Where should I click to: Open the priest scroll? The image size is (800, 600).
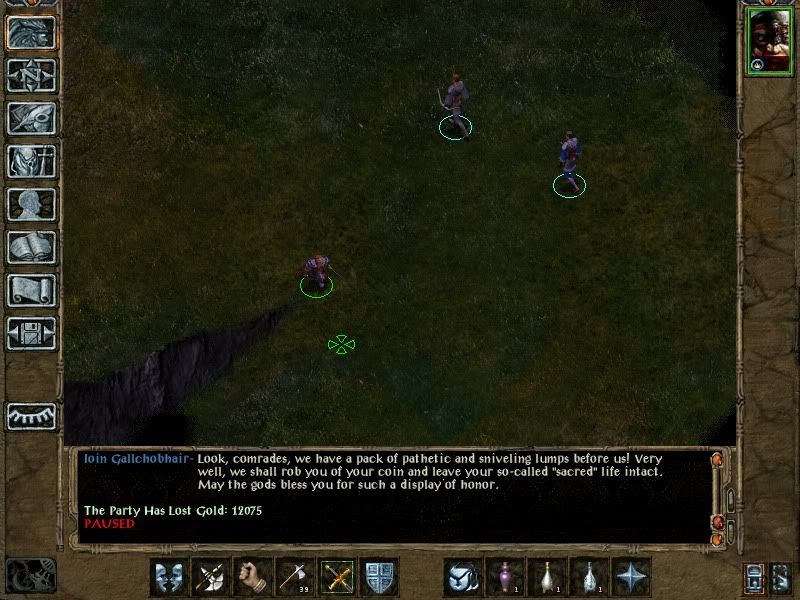[x=31, y=290]
